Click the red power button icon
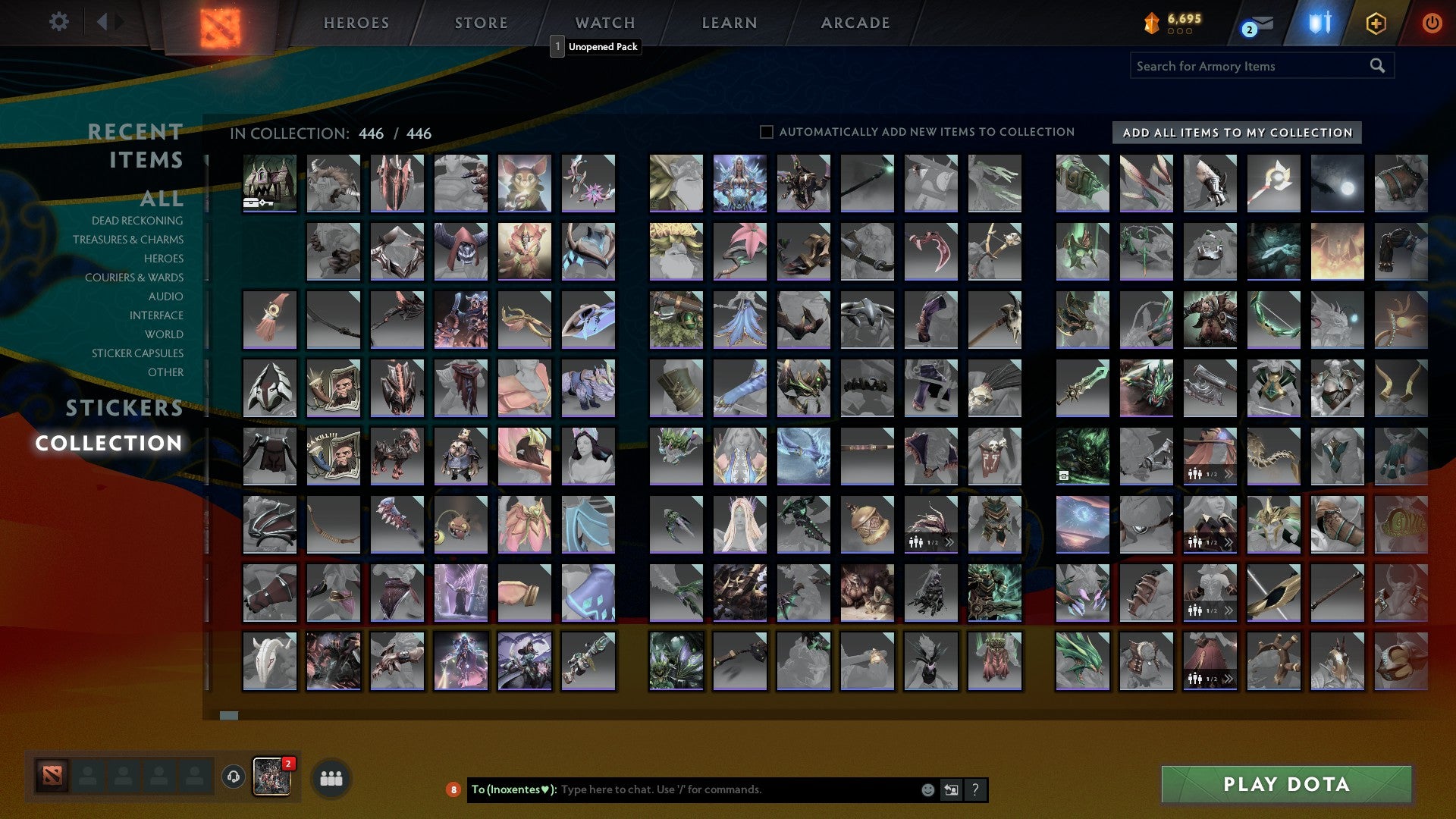Screen dimensions: 1456x819 pyautogui.click(x=1432, y=23)
